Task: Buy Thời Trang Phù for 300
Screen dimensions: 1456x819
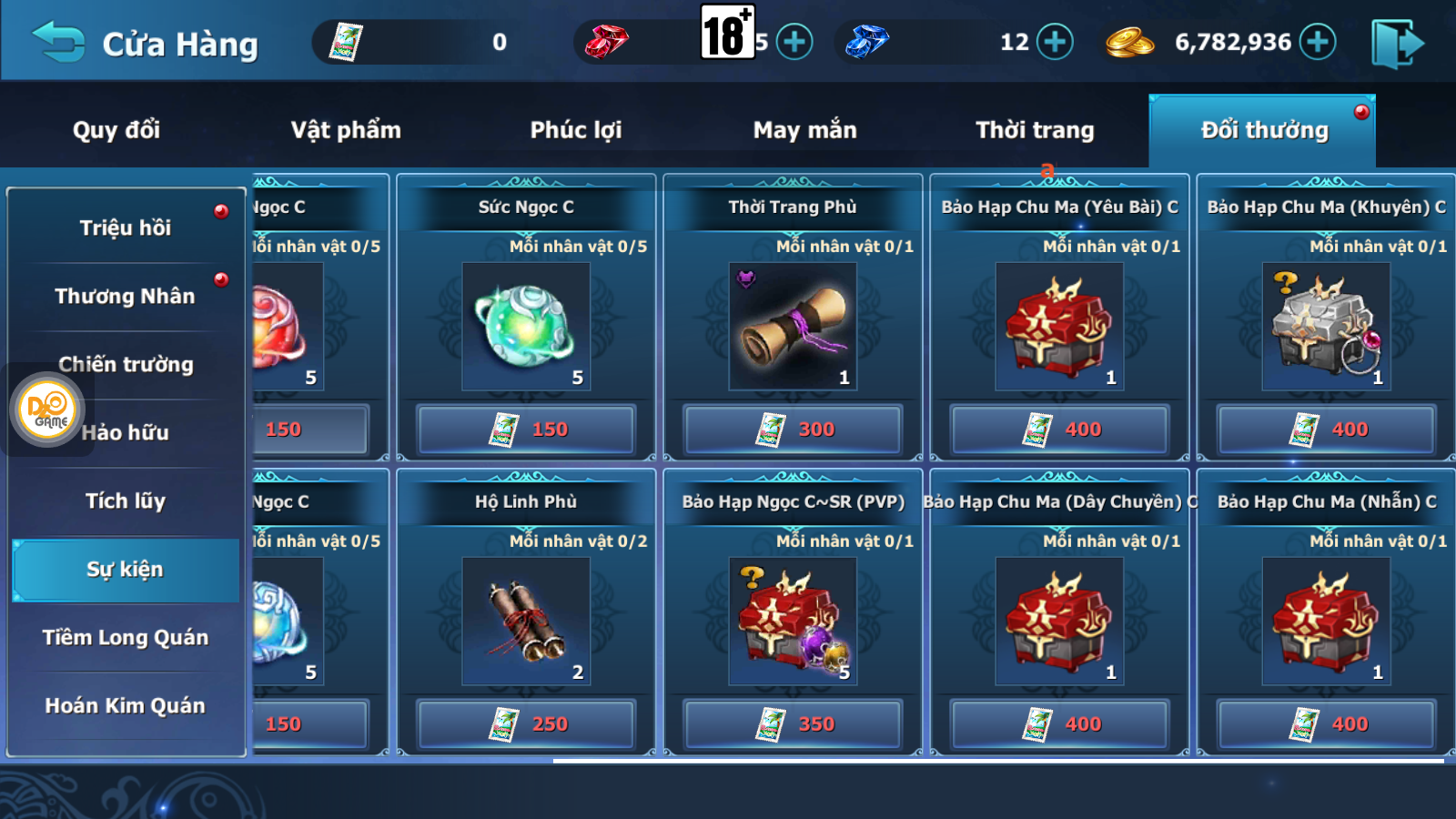Action: click(x=793, y=429)
